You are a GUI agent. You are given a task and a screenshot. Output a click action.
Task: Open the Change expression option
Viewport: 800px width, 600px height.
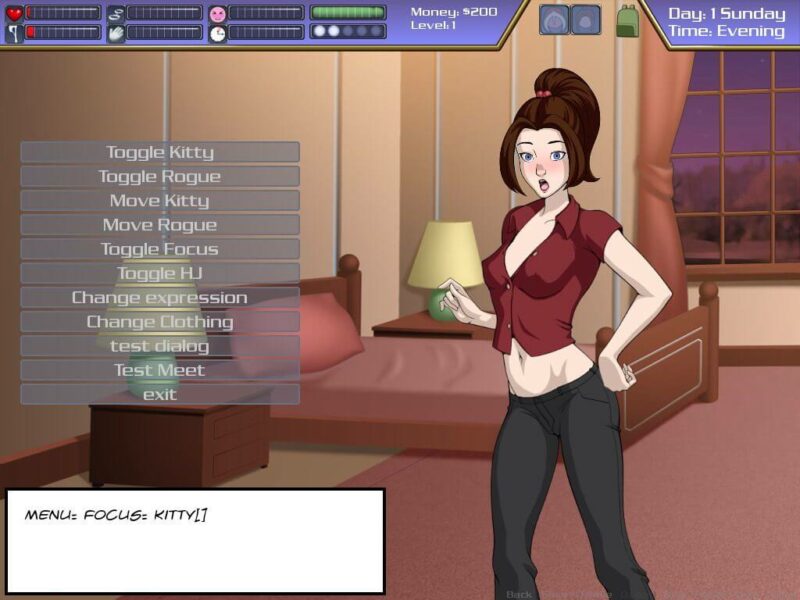[x=160, y=298]
